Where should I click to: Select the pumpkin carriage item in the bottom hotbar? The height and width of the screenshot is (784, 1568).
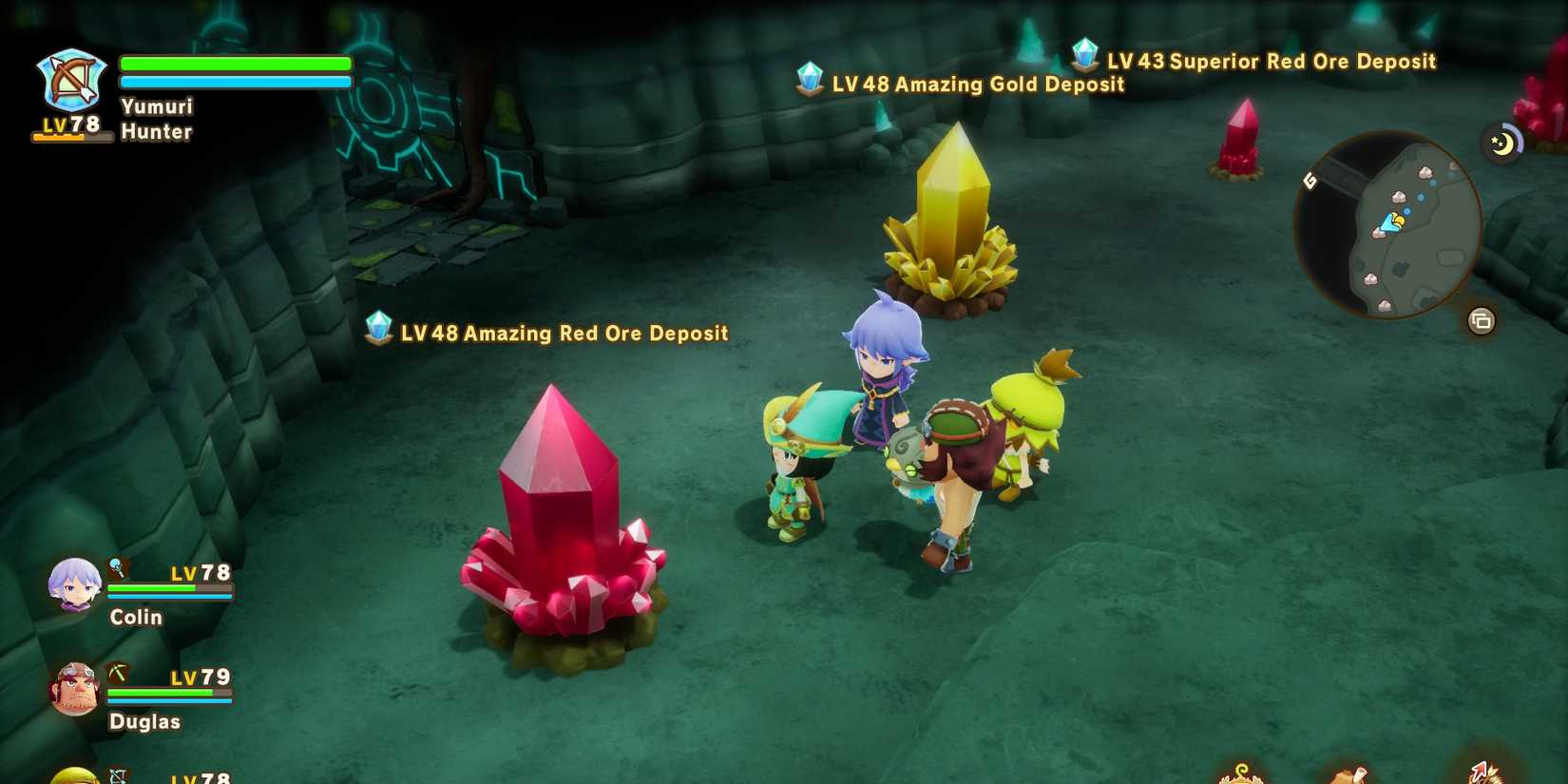[x=1240, y=777]
